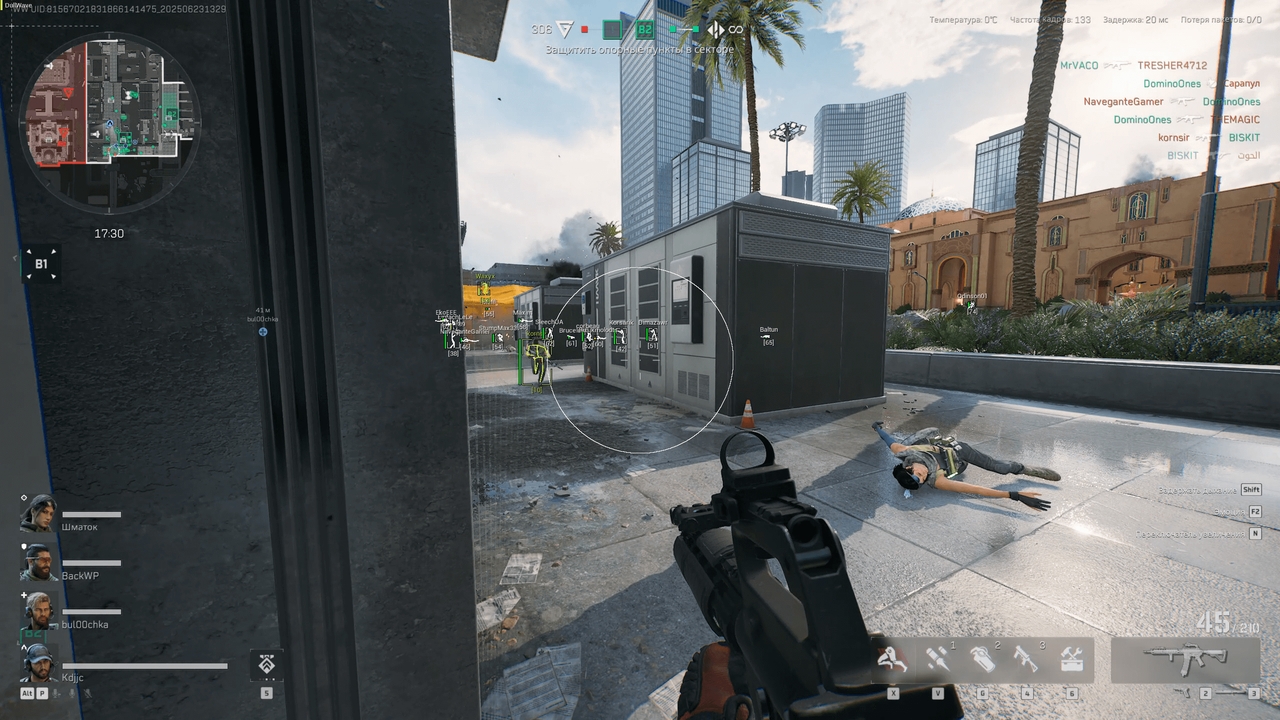The height and width of the screenshot is (720, 1280).
Task: Select squad member BackWP portrait
Action: 40,562
